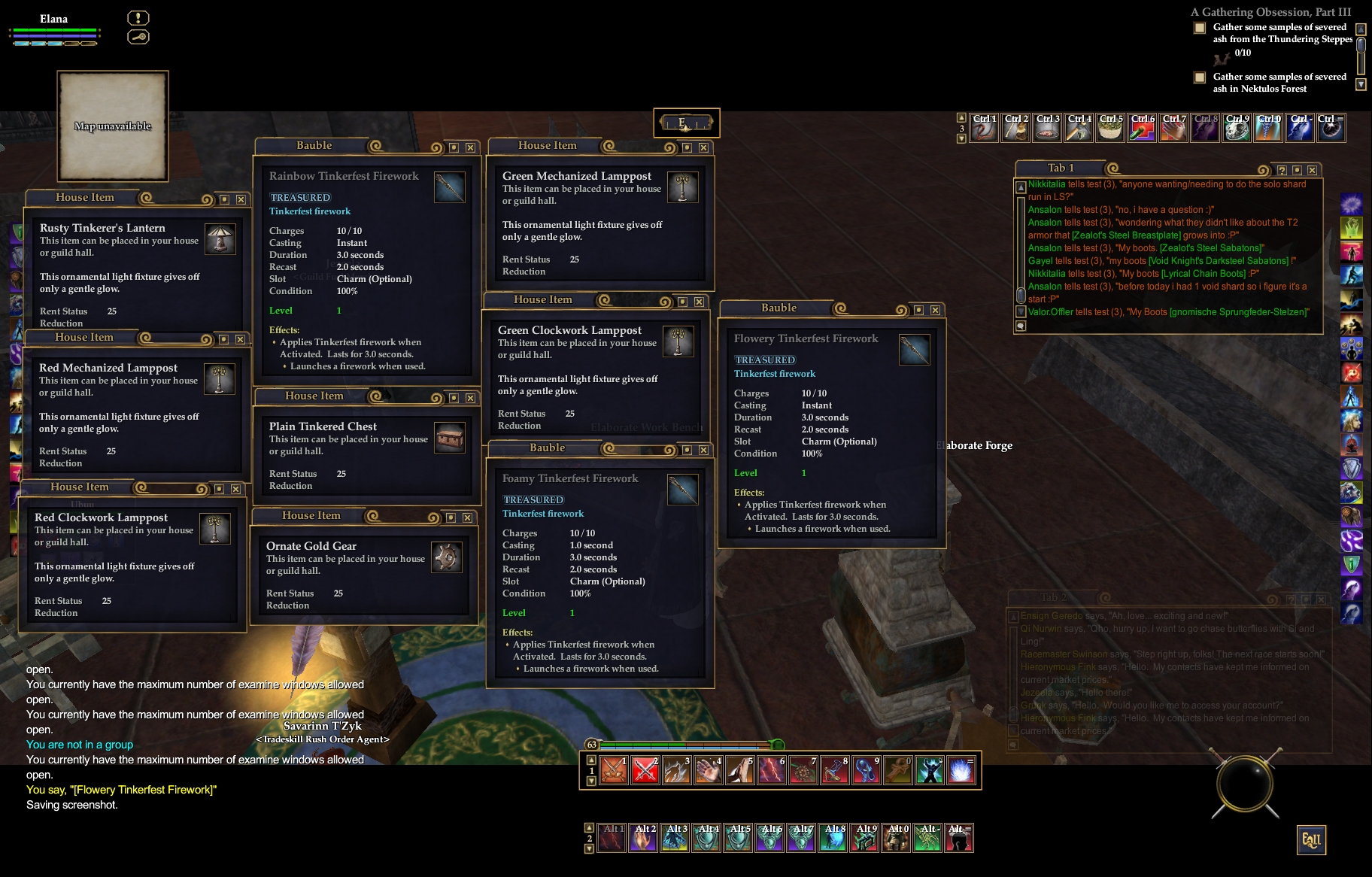The height and width of the screenshot is (877, 1372).
Task: Use the Ctrl 5 food bowl item
Action: click(1110, 129)
